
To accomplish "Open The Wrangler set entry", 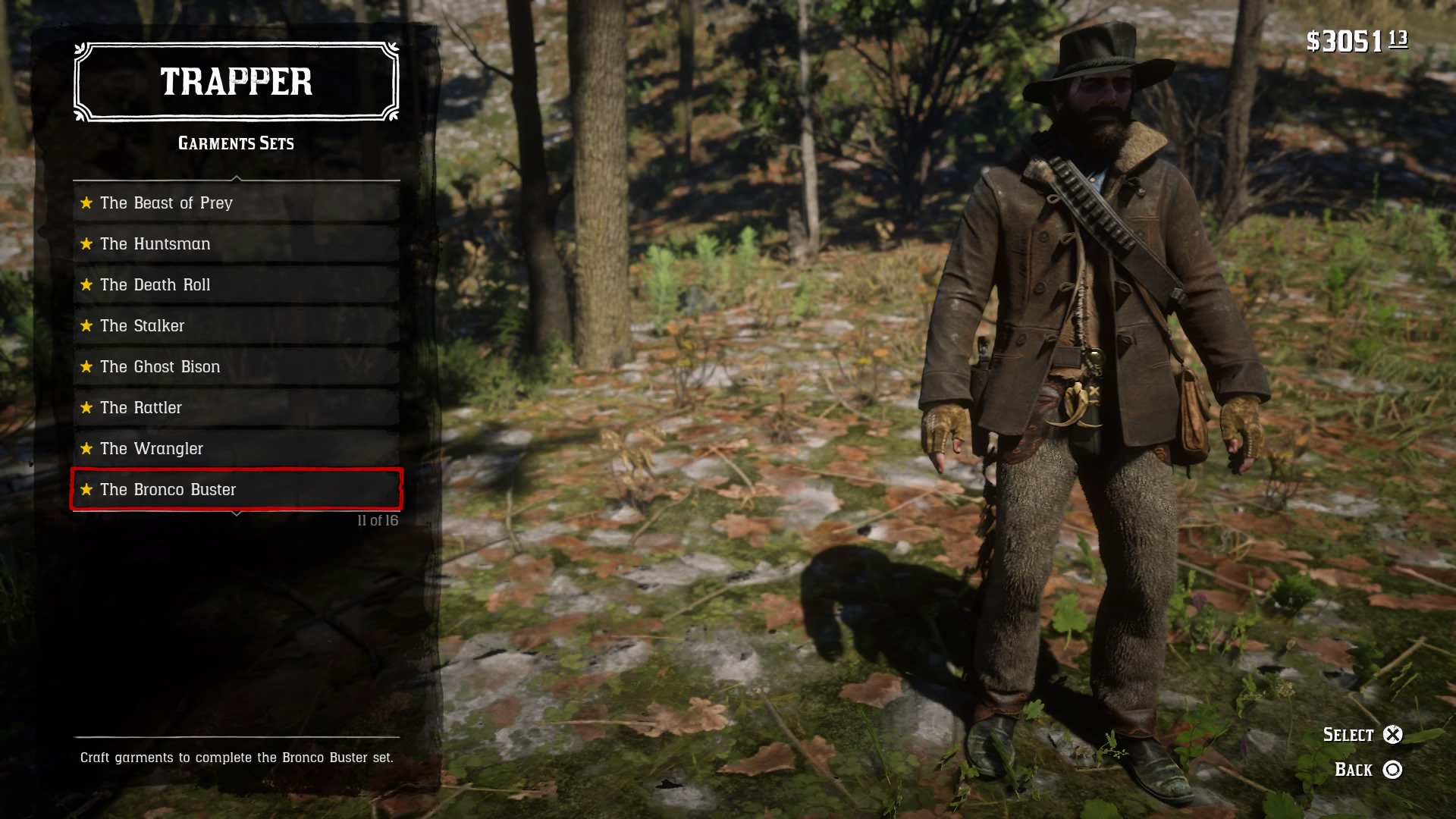I will click(236, 449).
